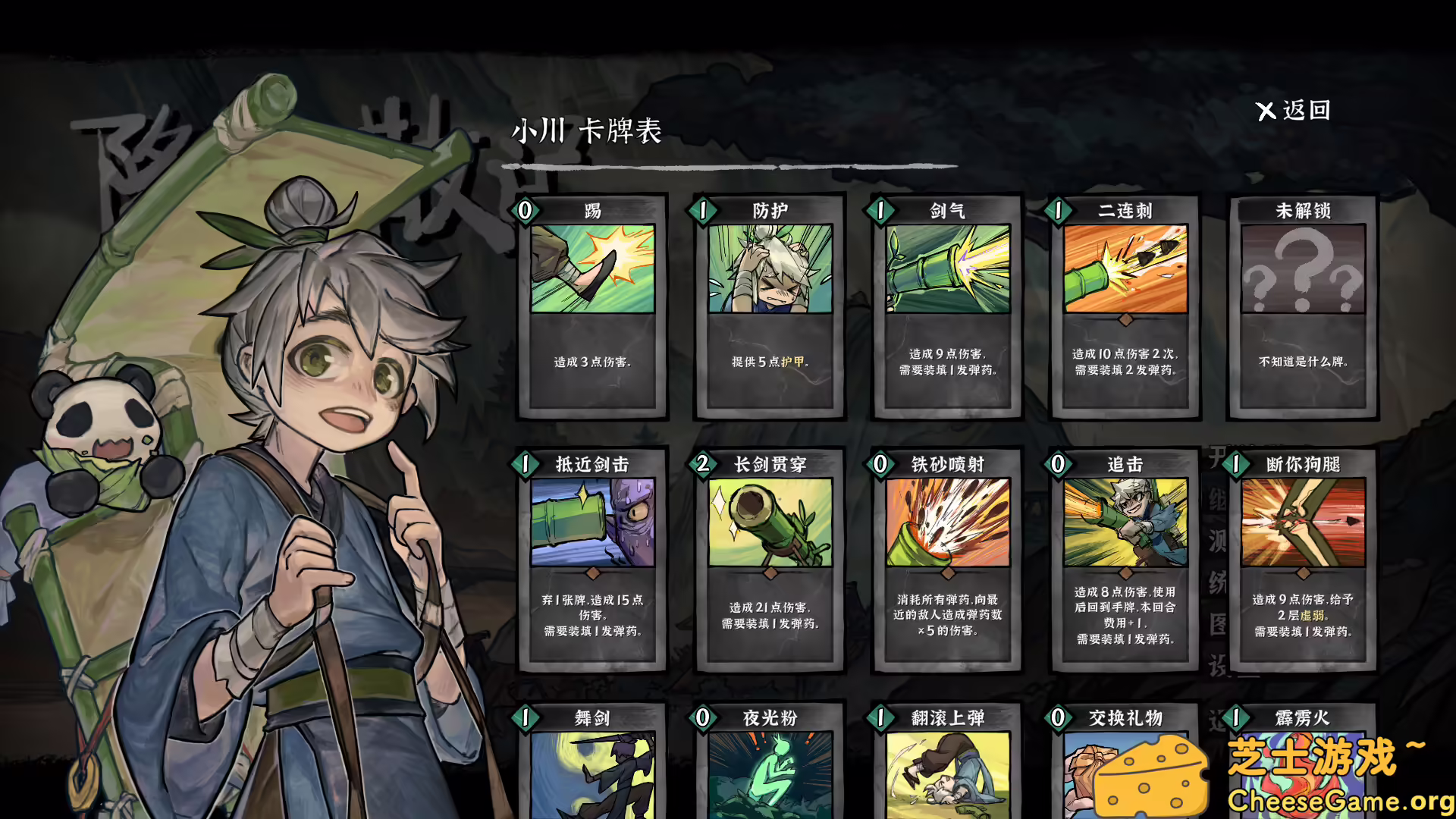Click the 返回 (Back) button
The image size is (1456, 819).
[1306, 110]
